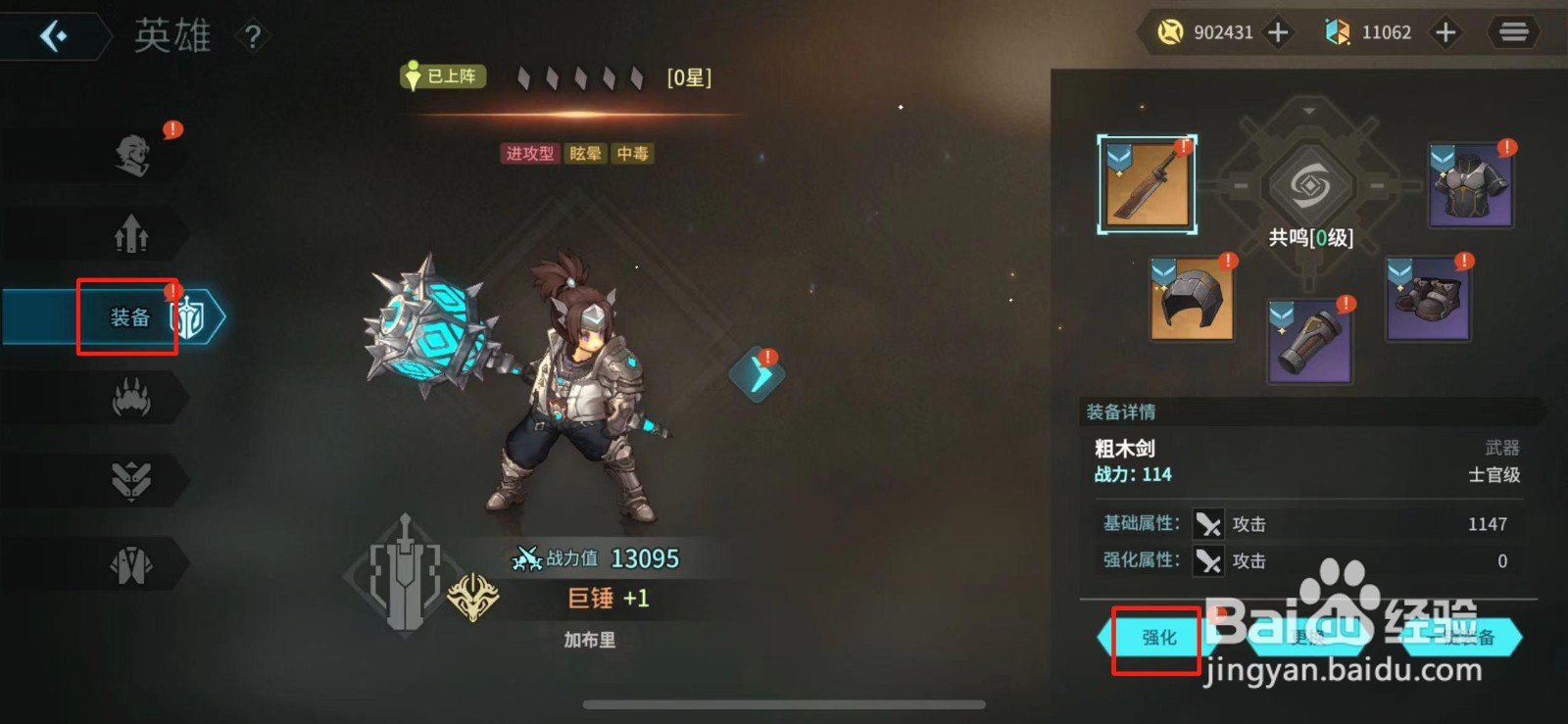Open the hamburger menu at top right
The width and height of the screenshot is (1568, 724).
point(1513,31)
